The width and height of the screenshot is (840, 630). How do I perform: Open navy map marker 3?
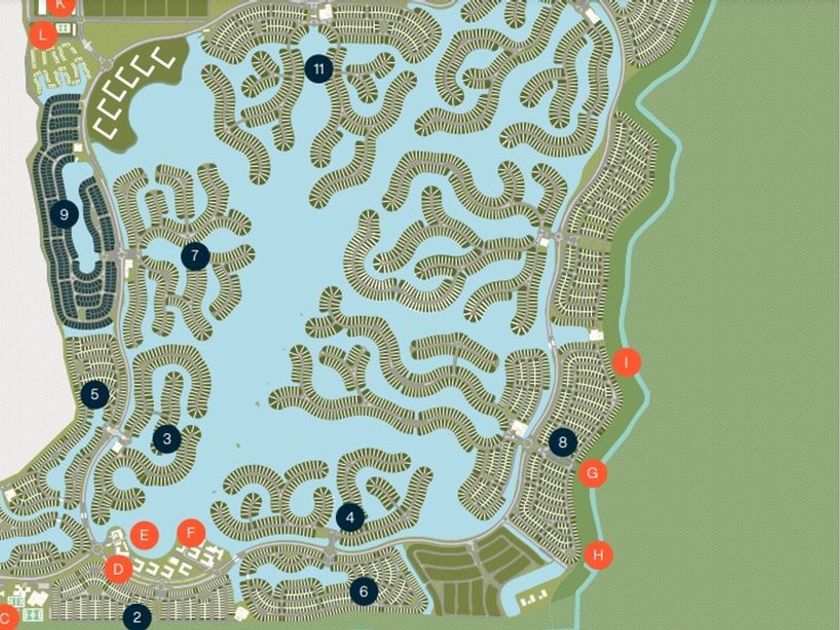coord(167,438)
